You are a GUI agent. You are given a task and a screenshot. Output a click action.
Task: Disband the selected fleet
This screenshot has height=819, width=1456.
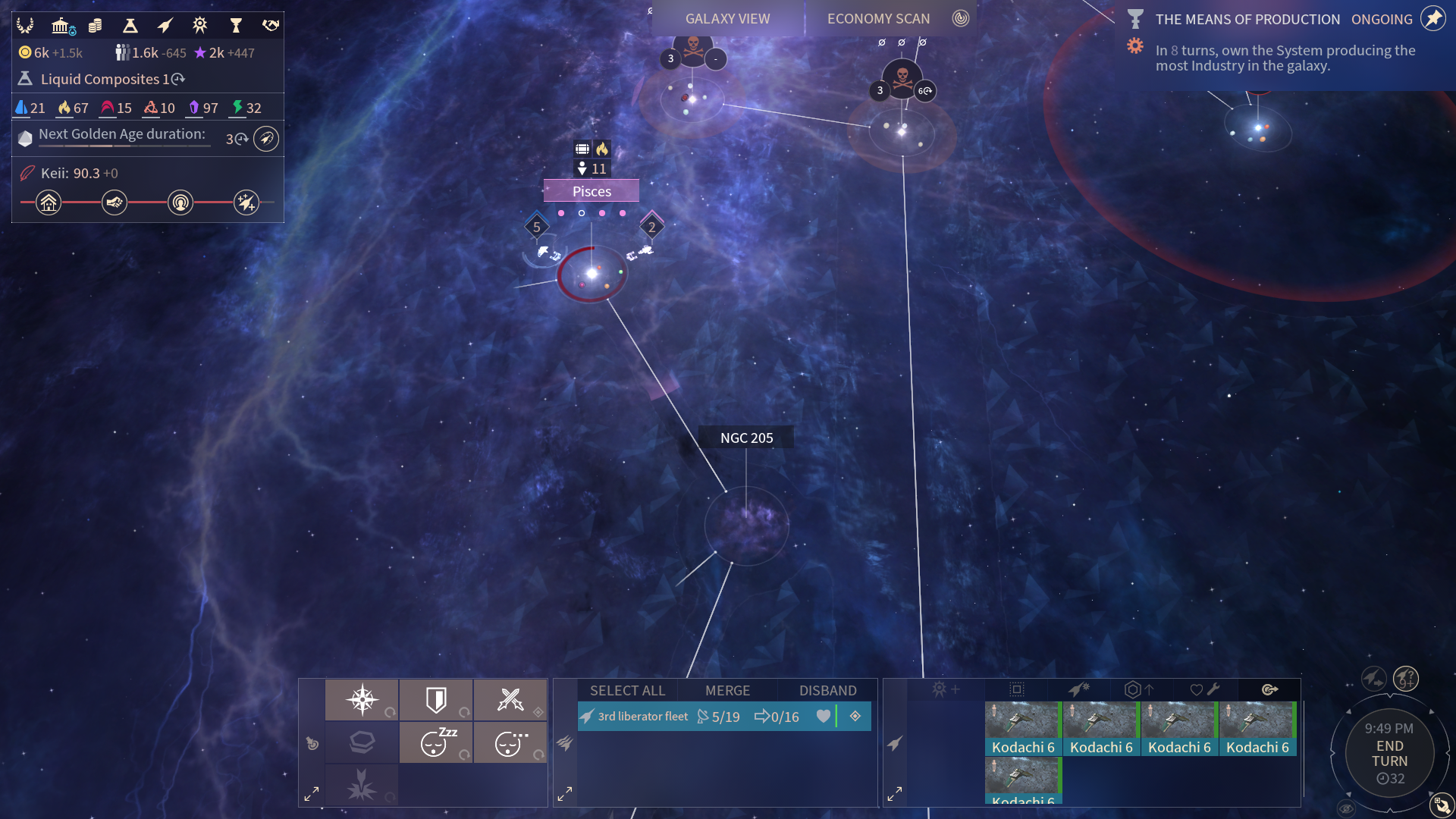827,690
